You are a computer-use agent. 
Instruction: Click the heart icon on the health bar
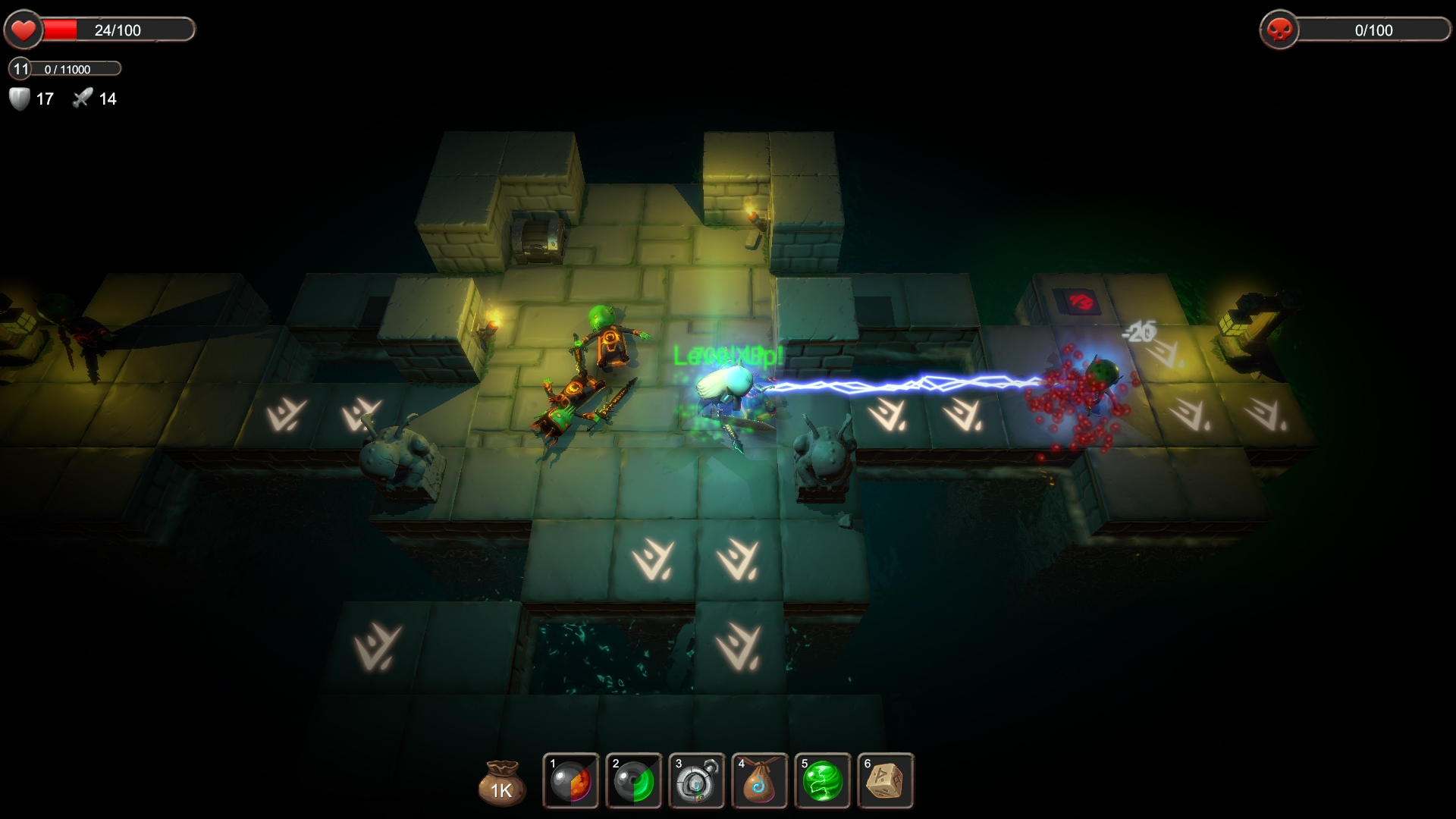(24, 29)
